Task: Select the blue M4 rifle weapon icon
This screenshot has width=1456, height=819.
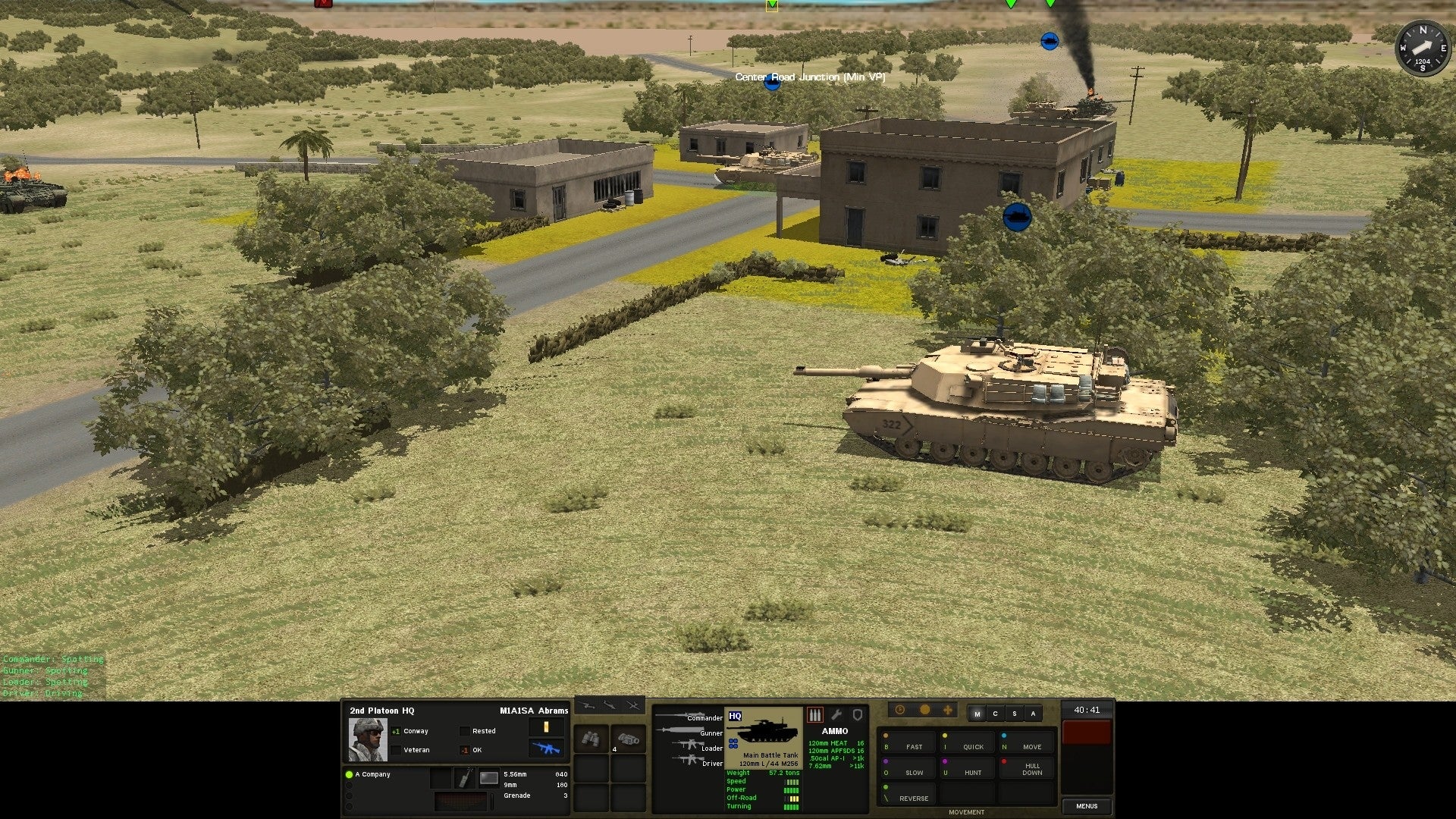Action: coord(547,748)
